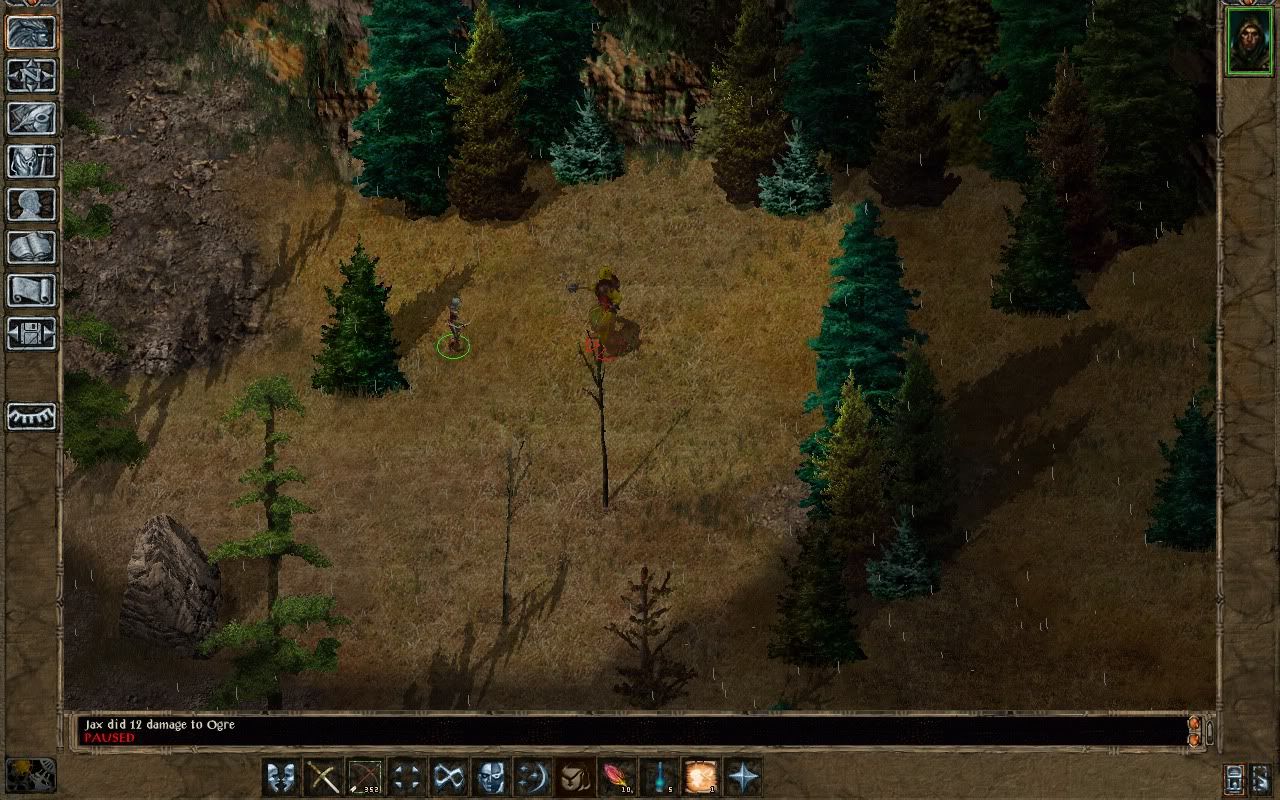This screenshot has width=1280, height=800.
Task: Equip the bow with 352 arrows
Action: coord(365,777)
